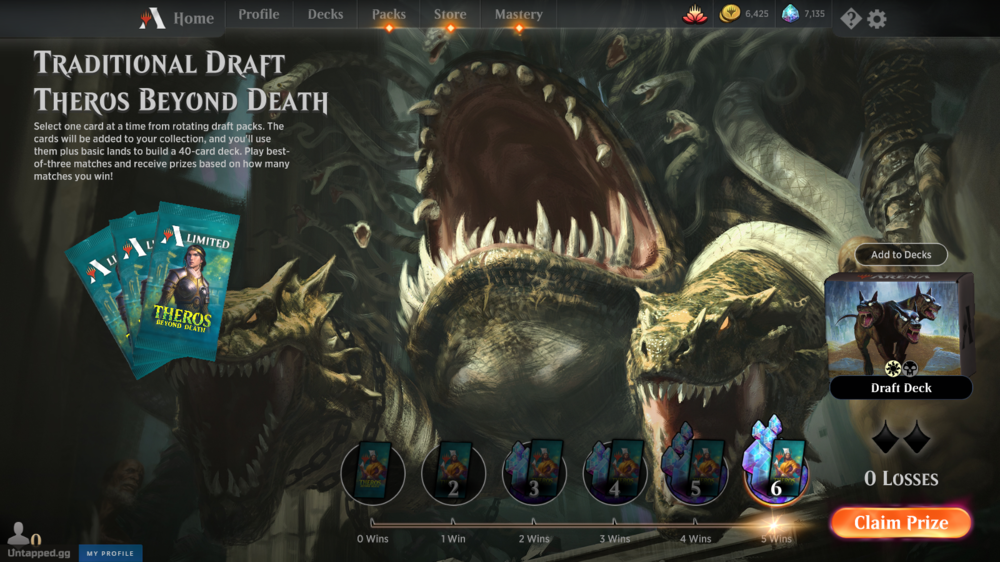The image size is (1000, 562).
Task: Open the Mastery tab
Action: pos(518,15)
